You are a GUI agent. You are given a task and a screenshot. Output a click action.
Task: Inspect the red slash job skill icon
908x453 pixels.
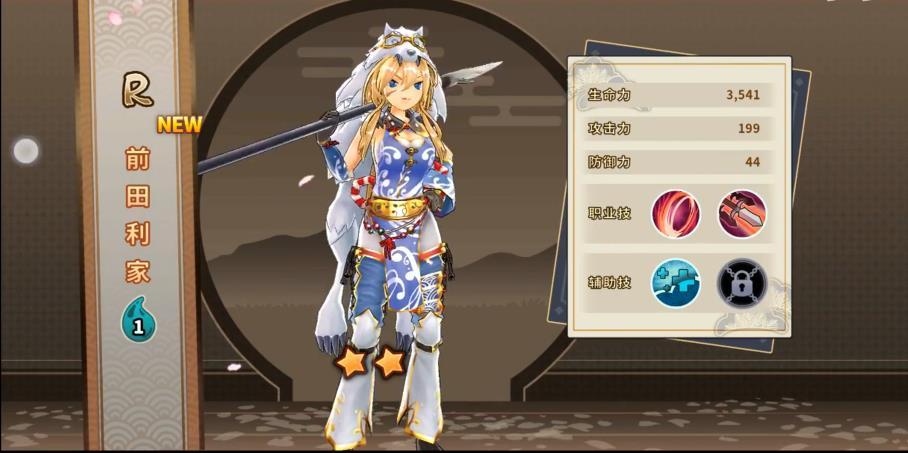pos(676,214)
